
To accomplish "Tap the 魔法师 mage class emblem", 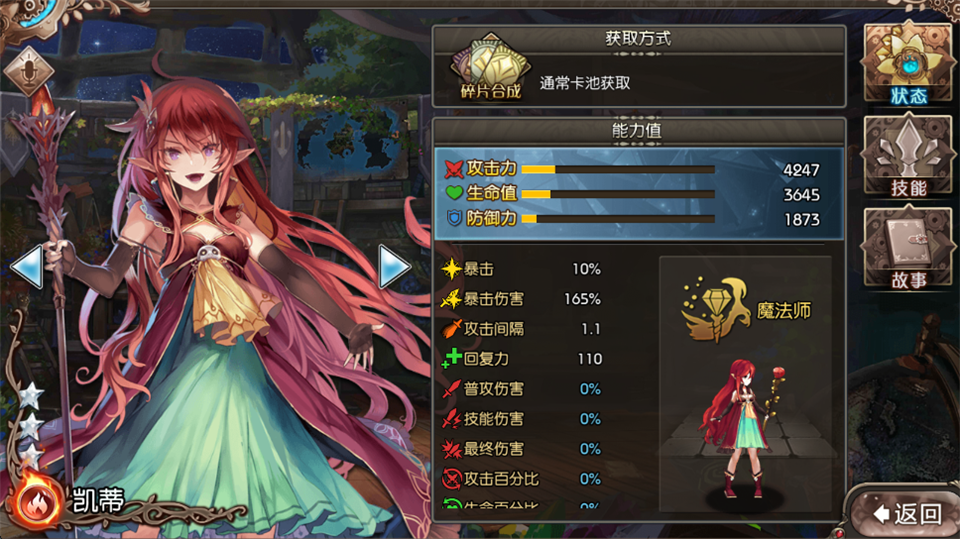I will pyautogui.click(x=716, y=310).
